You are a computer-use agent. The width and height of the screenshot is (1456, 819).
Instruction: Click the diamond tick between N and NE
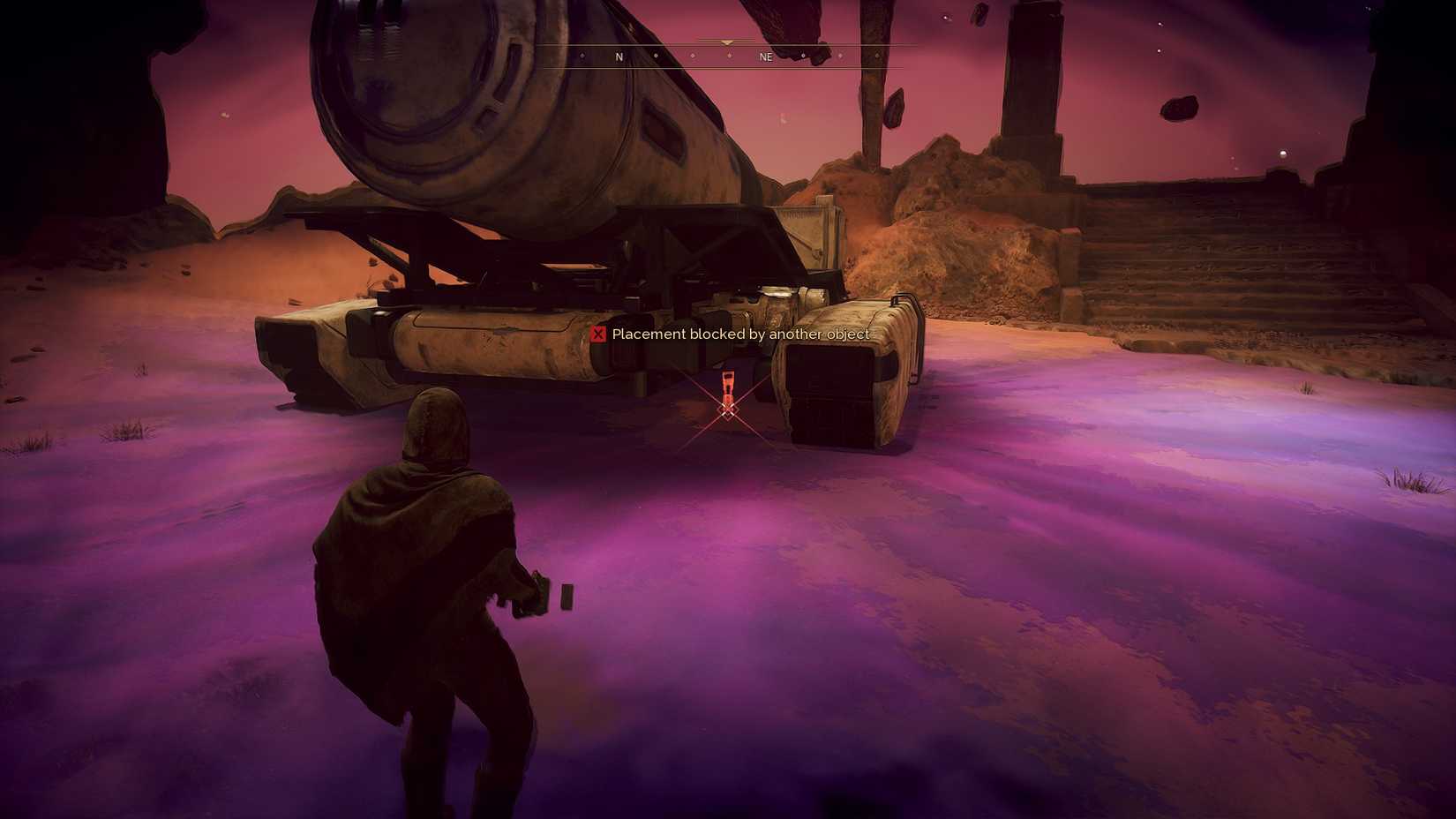(x=693, y=56)
